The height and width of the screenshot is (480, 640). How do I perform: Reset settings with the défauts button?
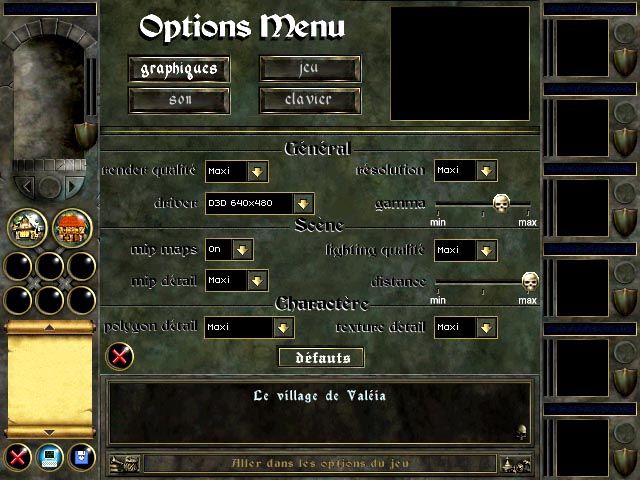point(320,357)
